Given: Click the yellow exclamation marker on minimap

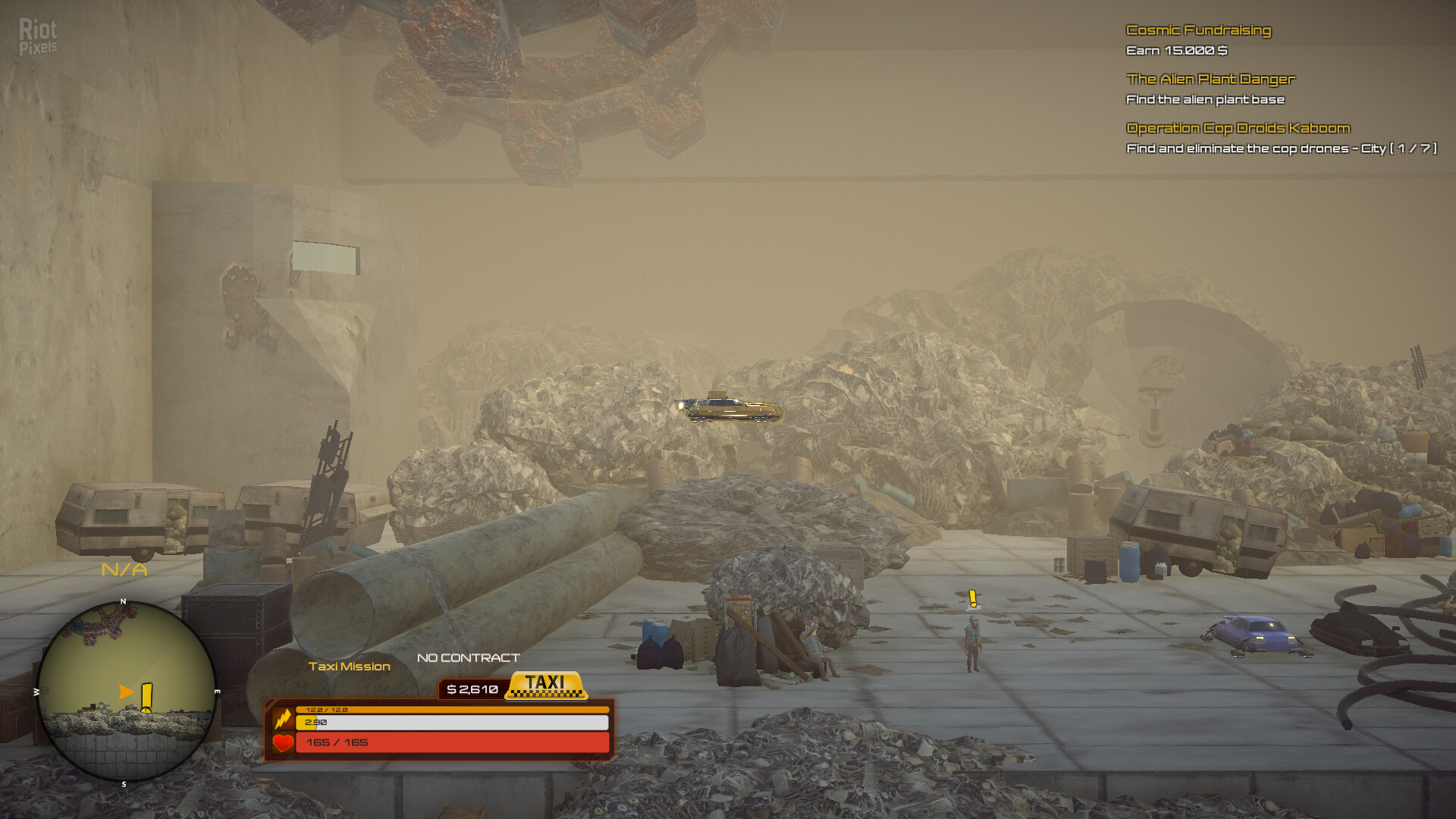Looking at the screenshot, I should coord(146,697).
